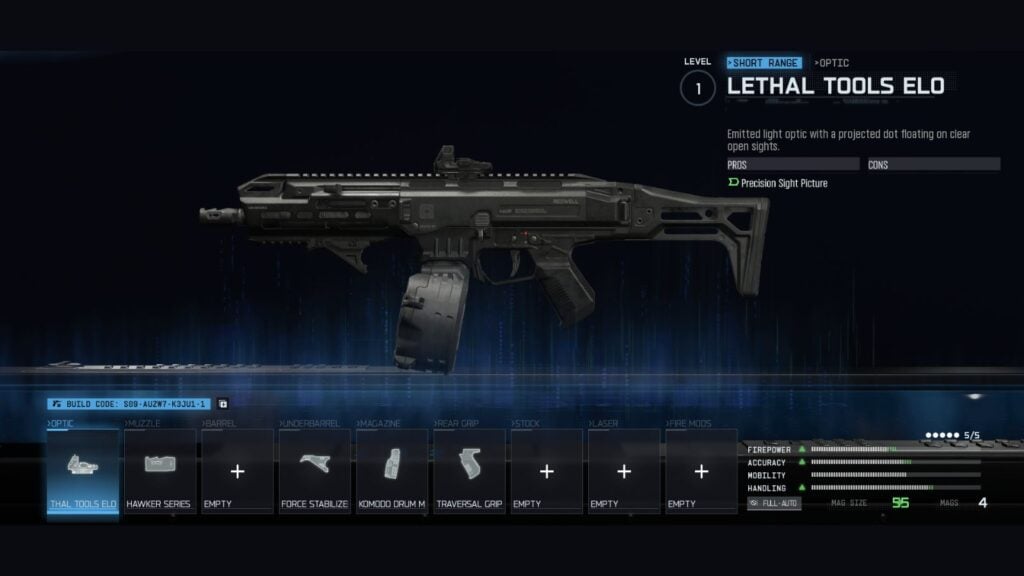Select the Short Range category tag

[x=764, y=62]
